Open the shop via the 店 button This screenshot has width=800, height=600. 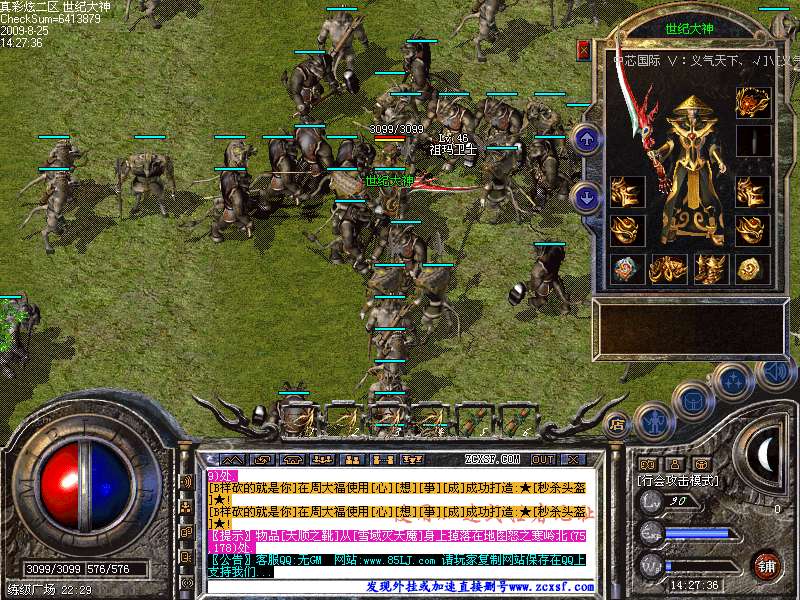click(x=618, y=423)
